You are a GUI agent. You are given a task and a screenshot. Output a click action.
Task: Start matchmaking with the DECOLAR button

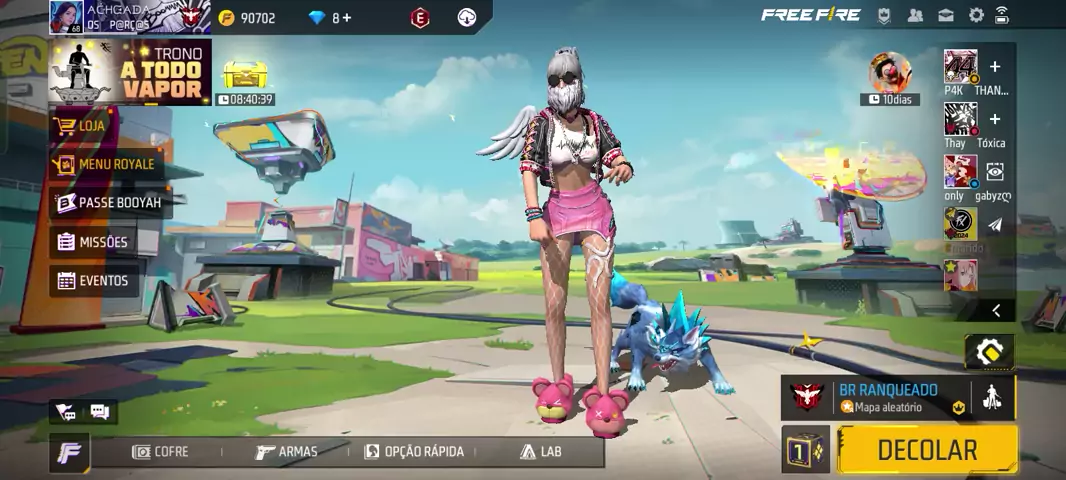coord(926,450)
